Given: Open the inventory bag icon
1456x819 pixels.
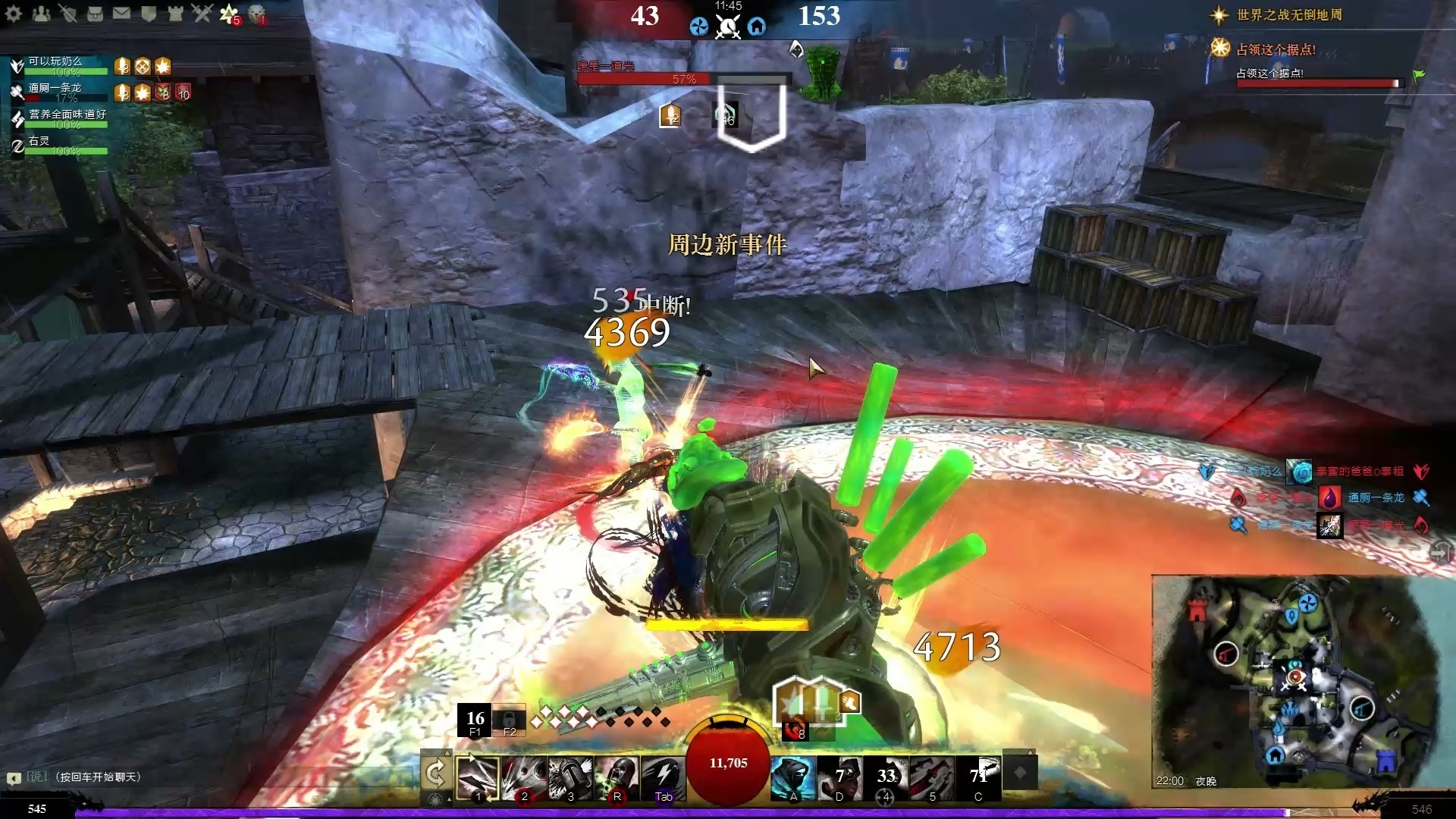Looking at the screenshot, I should coord(95,13).
